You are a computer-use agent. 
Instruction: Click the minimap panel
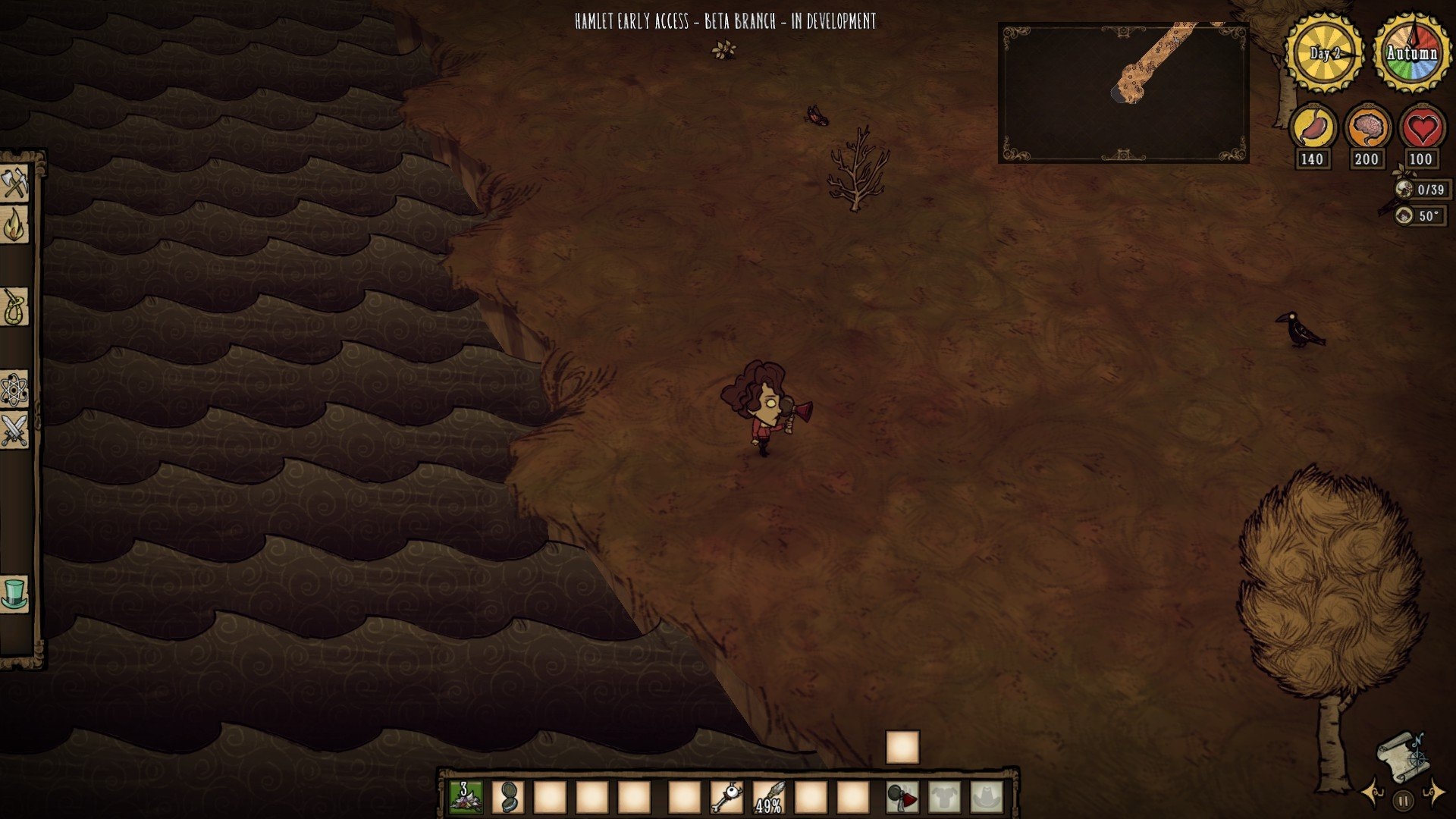pos(1123,93)
